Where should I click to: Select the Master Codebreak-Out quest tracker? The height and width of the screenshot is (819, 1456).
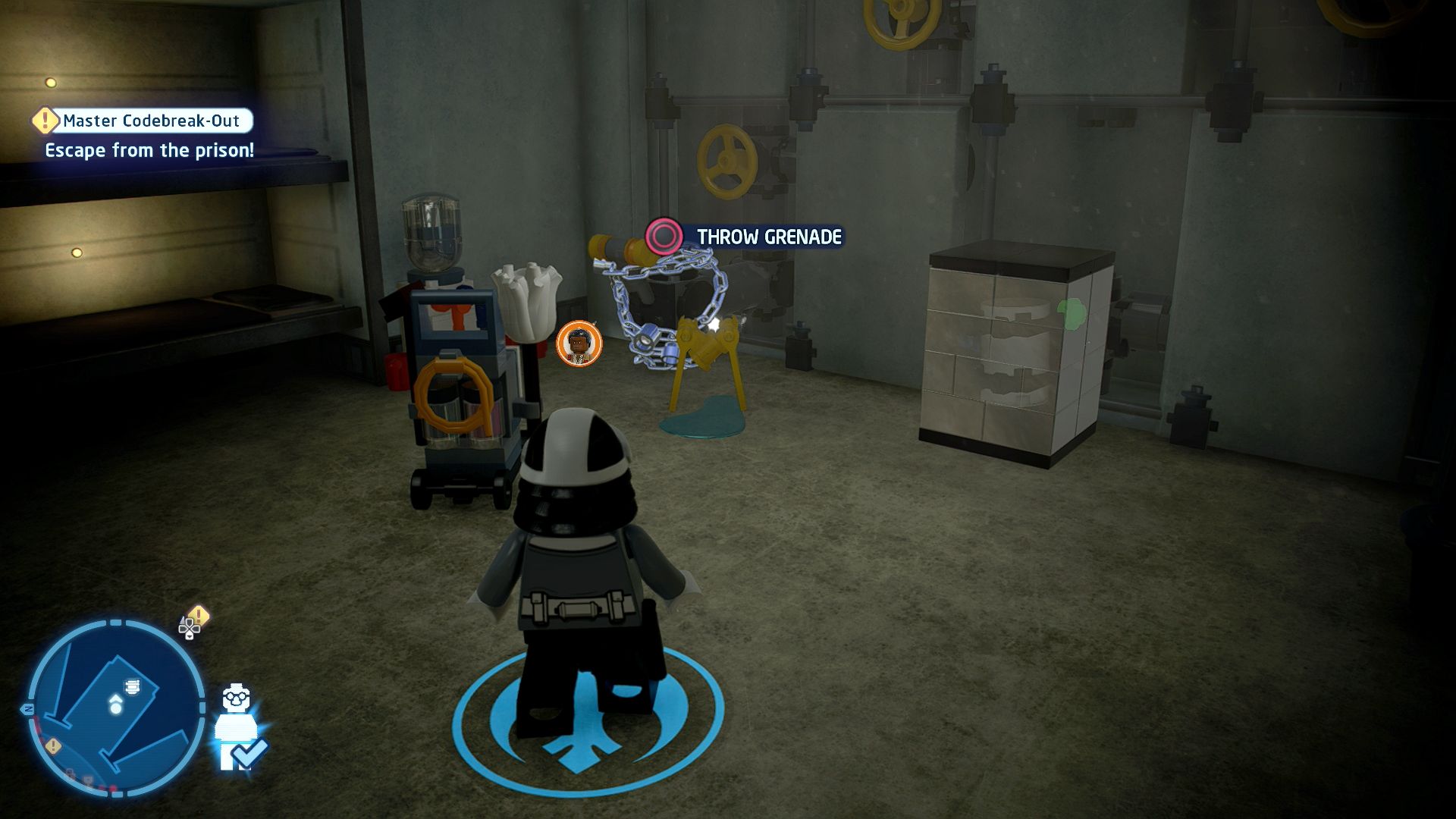[151, 121]
